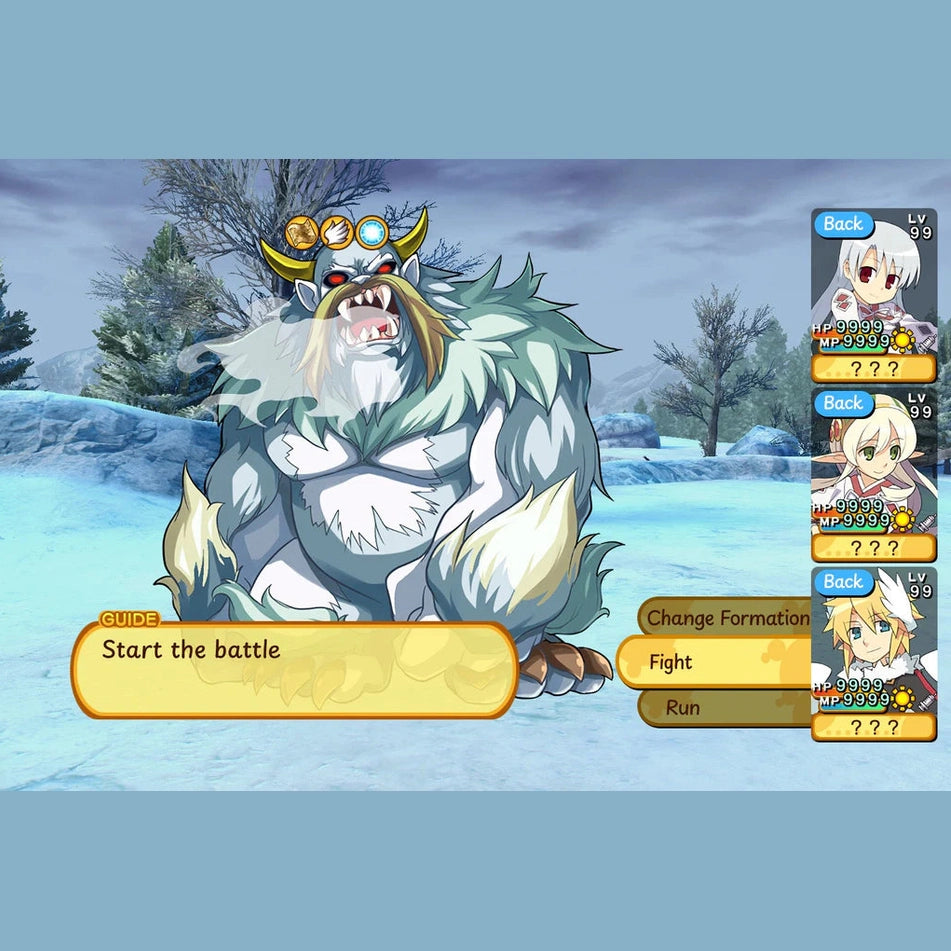Open the Change Formation option
This screenshot has width=951, height=951.
[x=726, y=618]
